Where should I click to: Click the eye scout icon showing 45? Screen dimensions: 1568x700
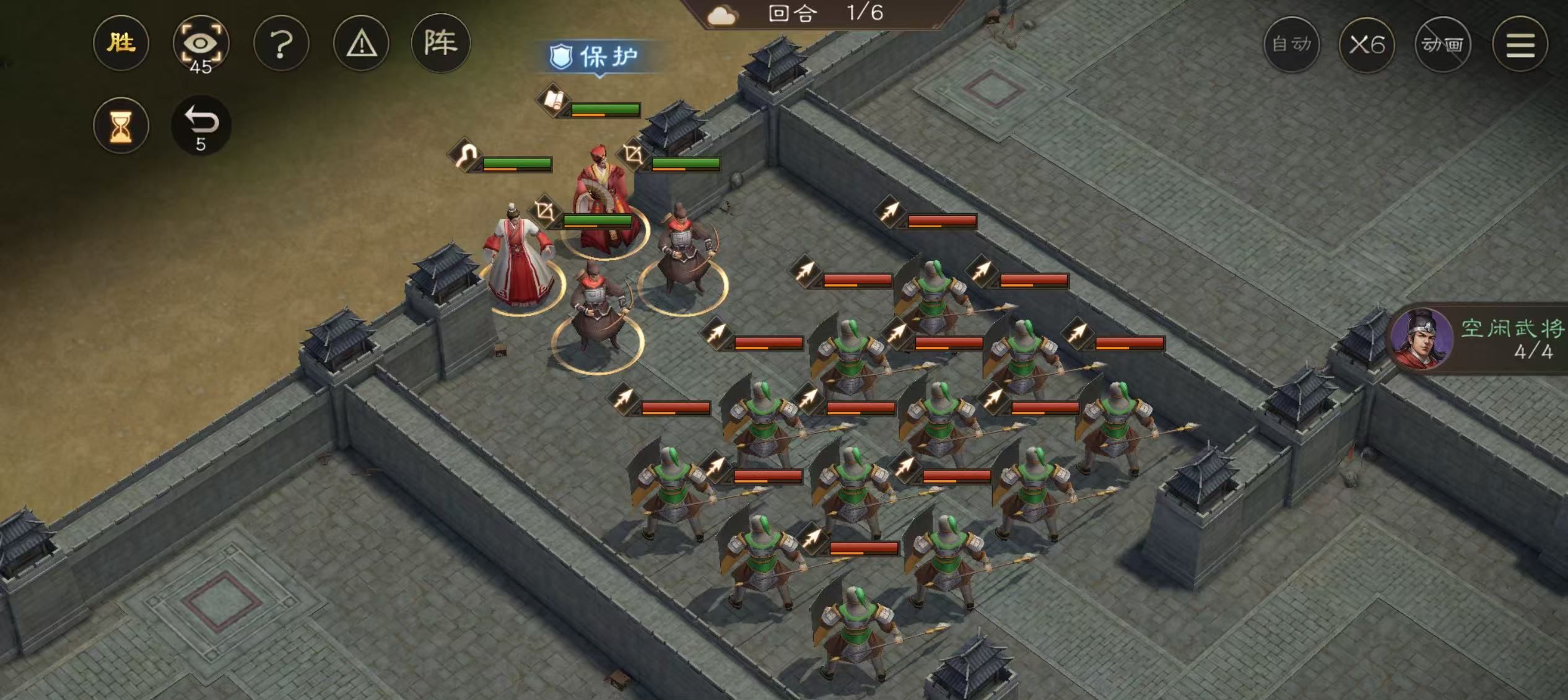(202, 43)
